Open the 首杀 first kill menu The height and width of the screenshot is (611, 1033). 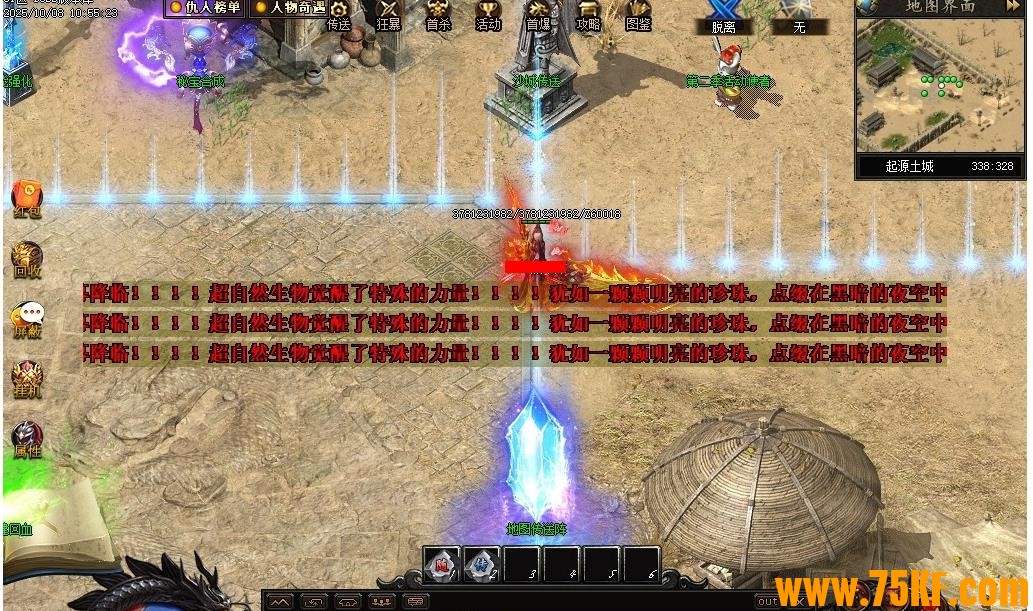click(x=438, y=14)
